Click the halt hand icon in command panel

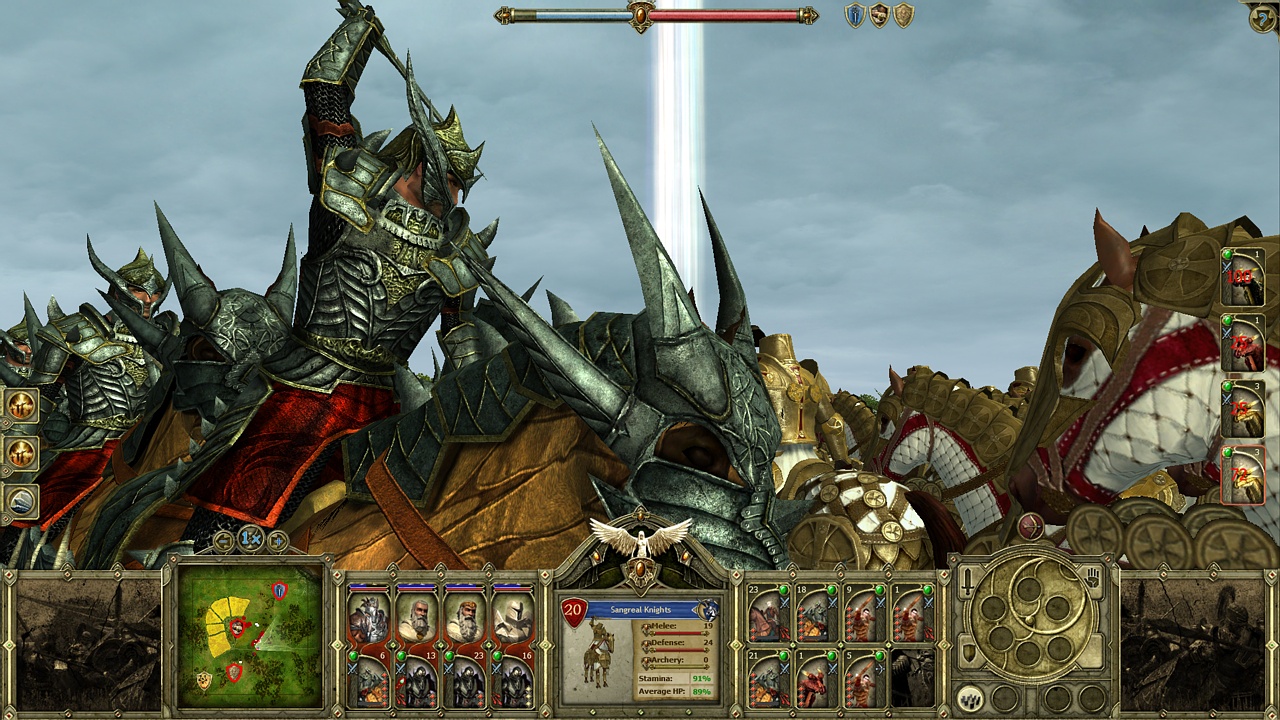1092,578
